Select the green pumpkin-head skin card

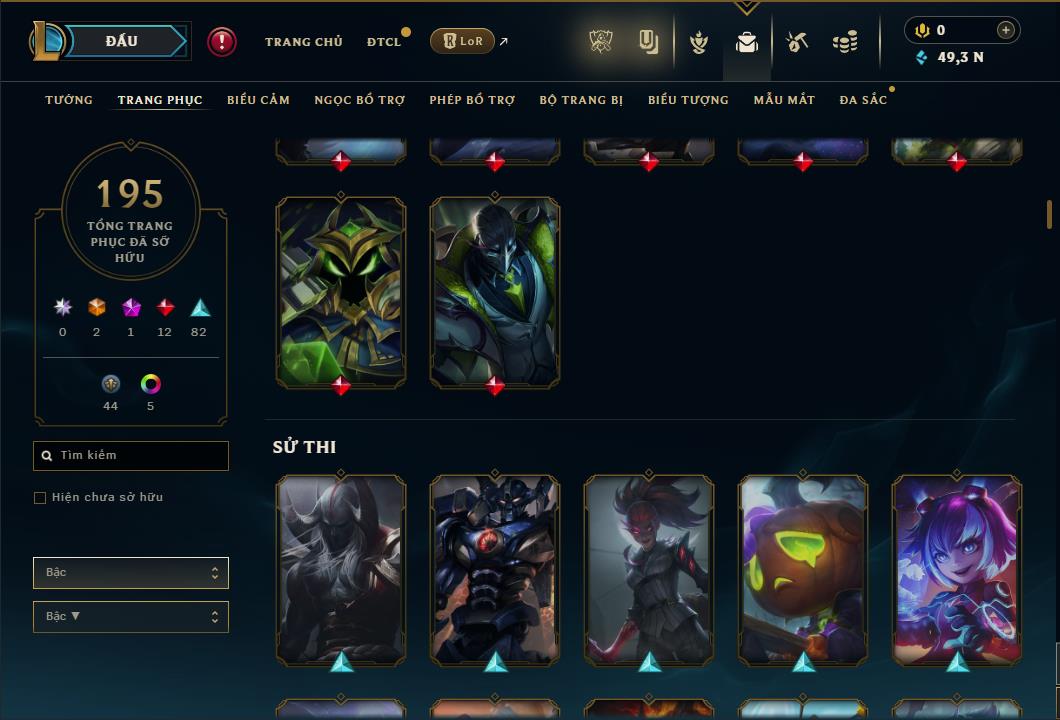[x=803, y=570]
